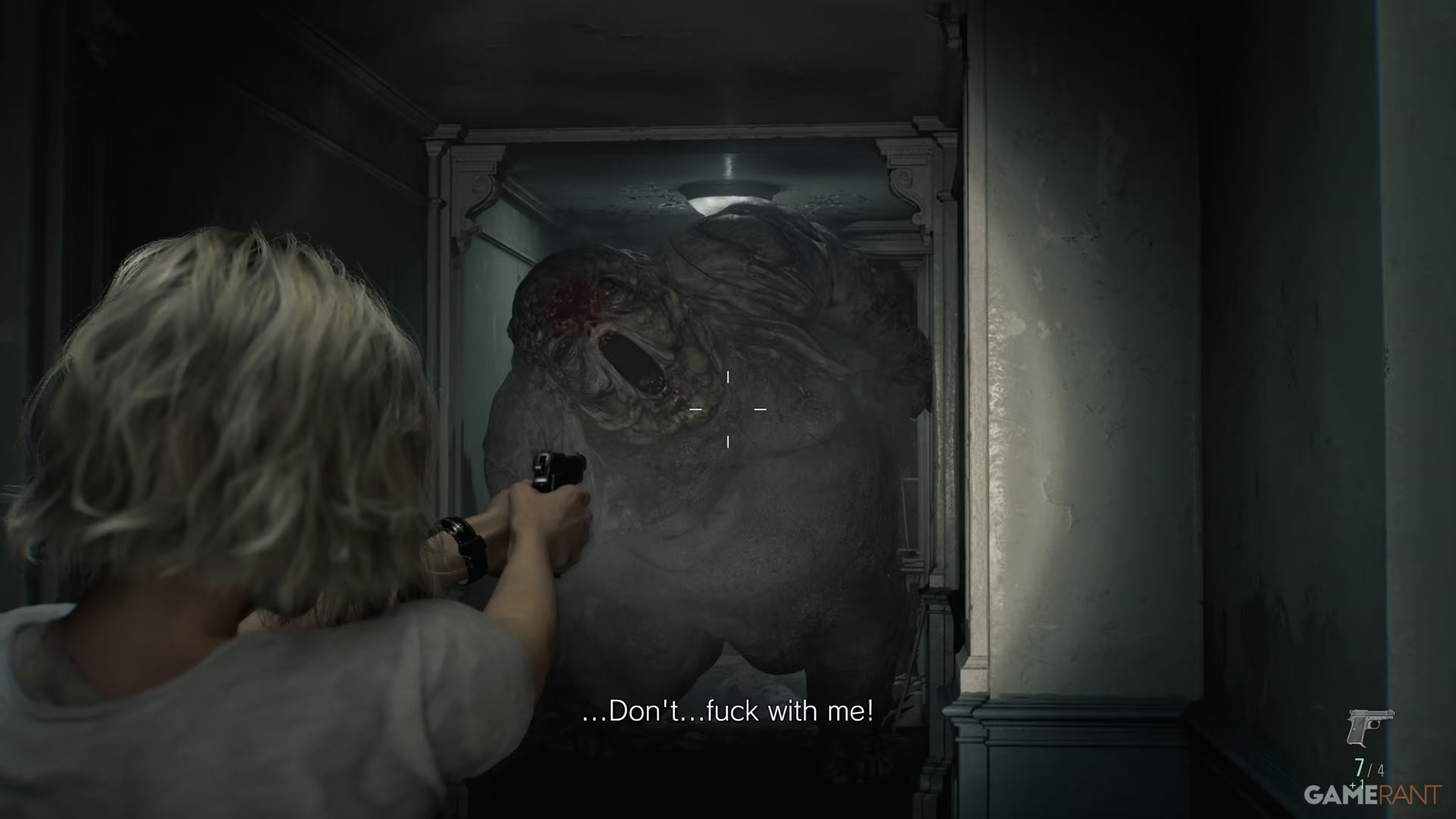Click the green loaded ammo count 7
Screen dimensions: 1456x819
tap(1359, 768)
